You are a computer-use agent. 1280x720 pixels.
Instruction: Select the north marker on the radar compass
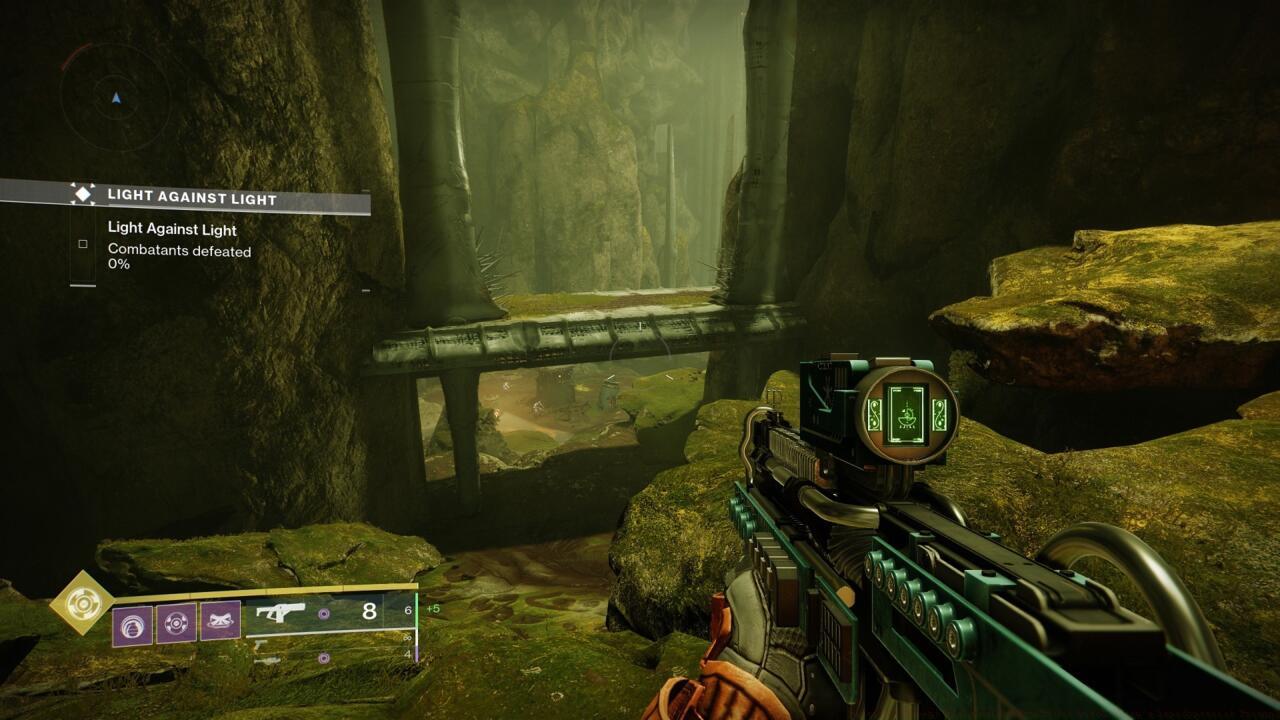[114, 100]
